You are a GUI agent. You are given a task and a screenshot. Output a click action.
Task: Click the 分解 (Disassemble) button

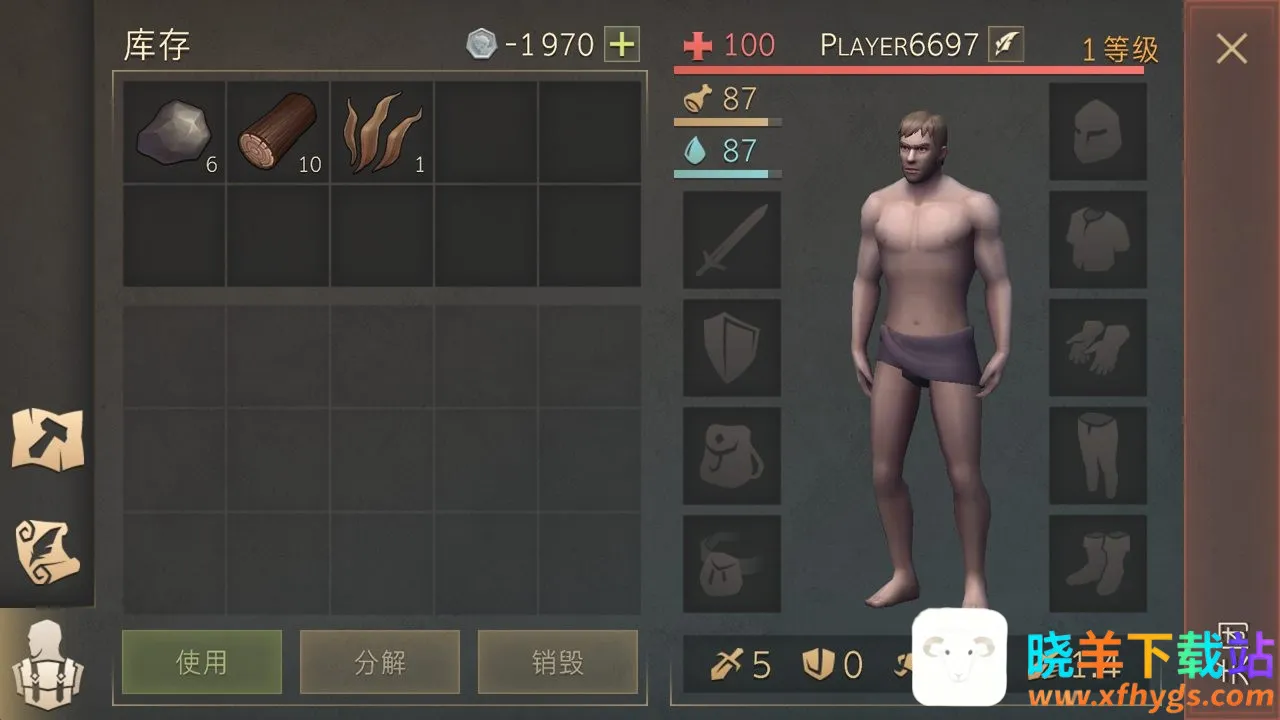[x=380, y=662]
